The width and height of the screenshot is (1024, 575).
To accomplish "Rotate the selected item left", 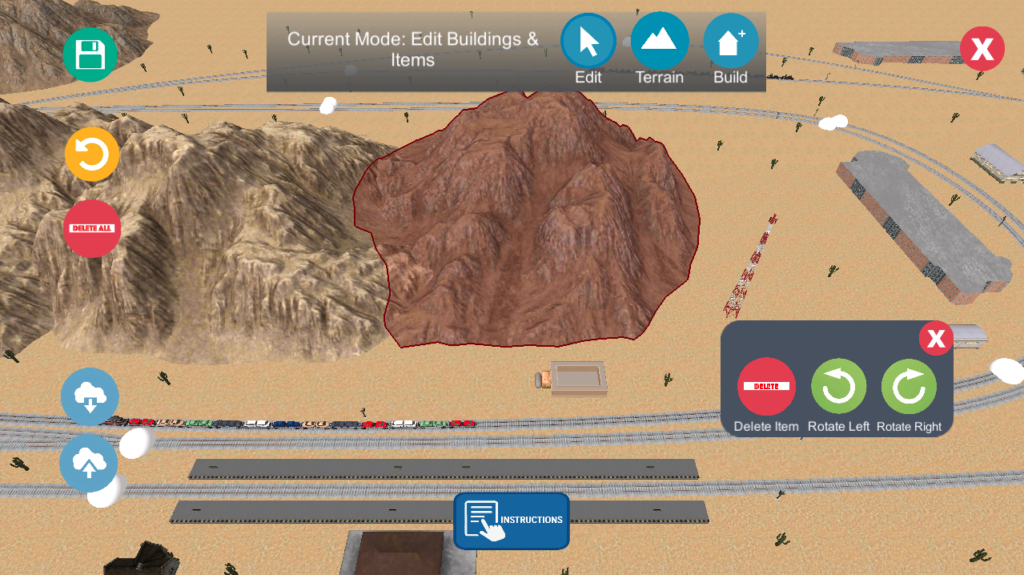I will pyautogui.click(x=839, y=386).
